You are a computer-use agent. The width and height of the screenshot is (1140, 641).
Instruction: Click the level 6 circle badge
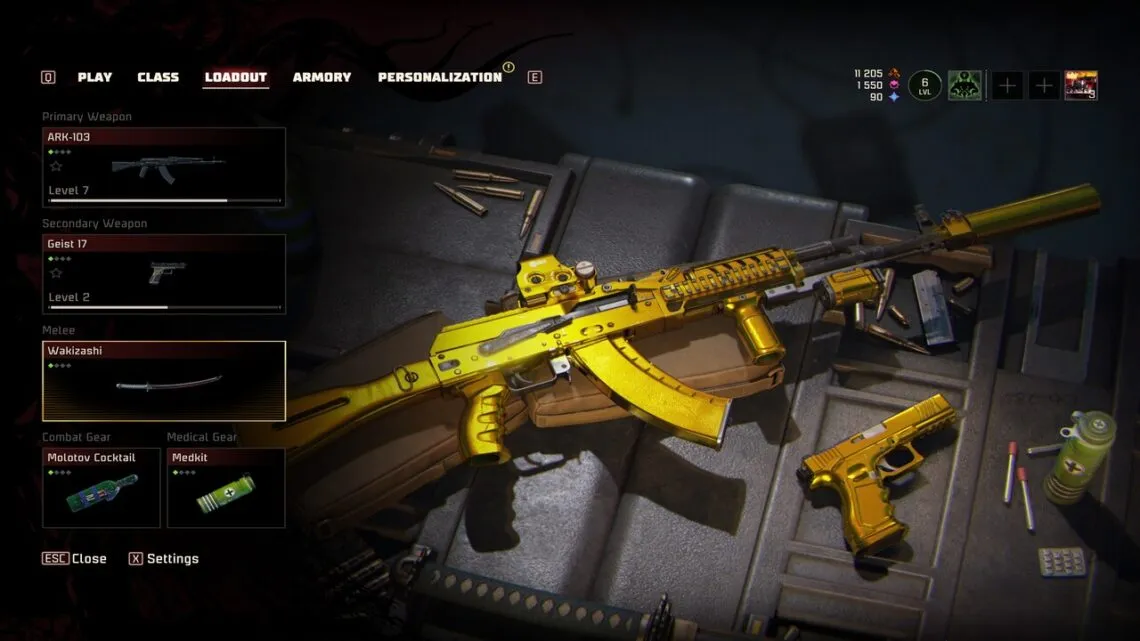coord(925,86)
